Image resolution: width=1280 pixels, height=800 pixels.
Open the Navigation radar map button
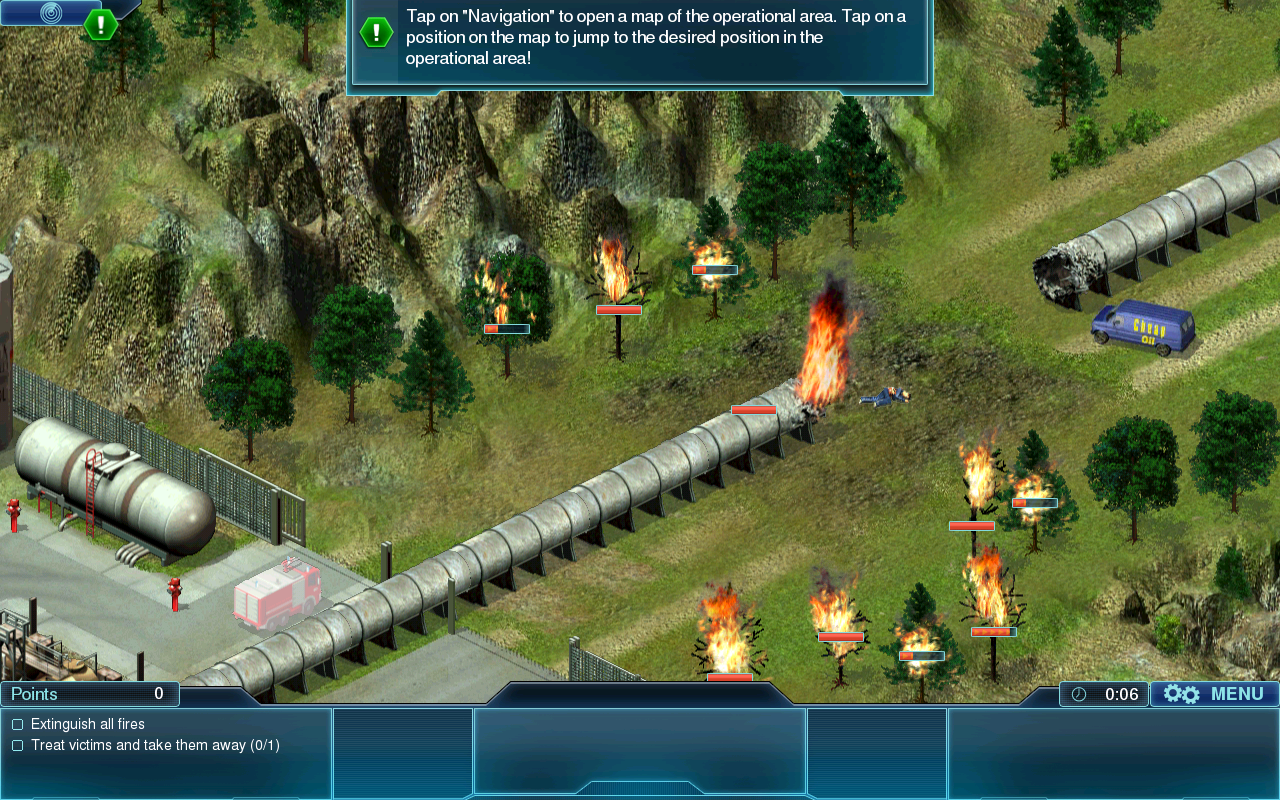(49, 12)
